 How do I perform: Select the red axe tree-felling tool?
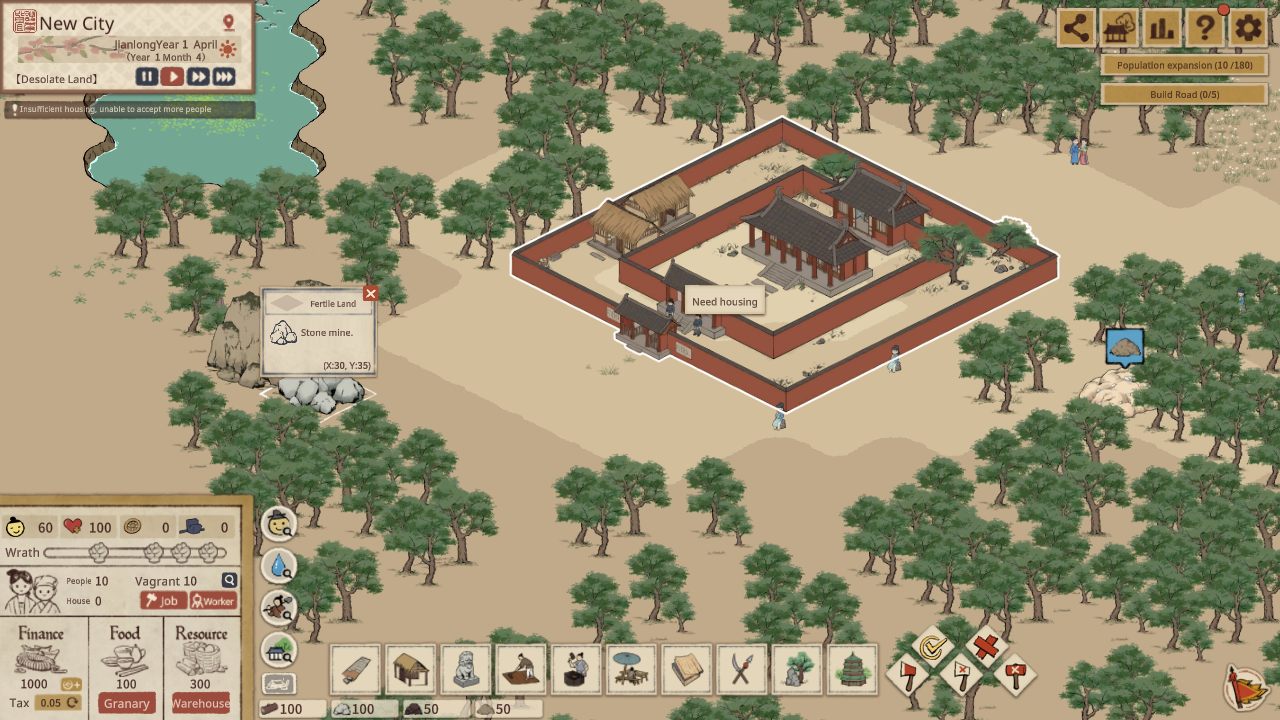click(908, 675)
